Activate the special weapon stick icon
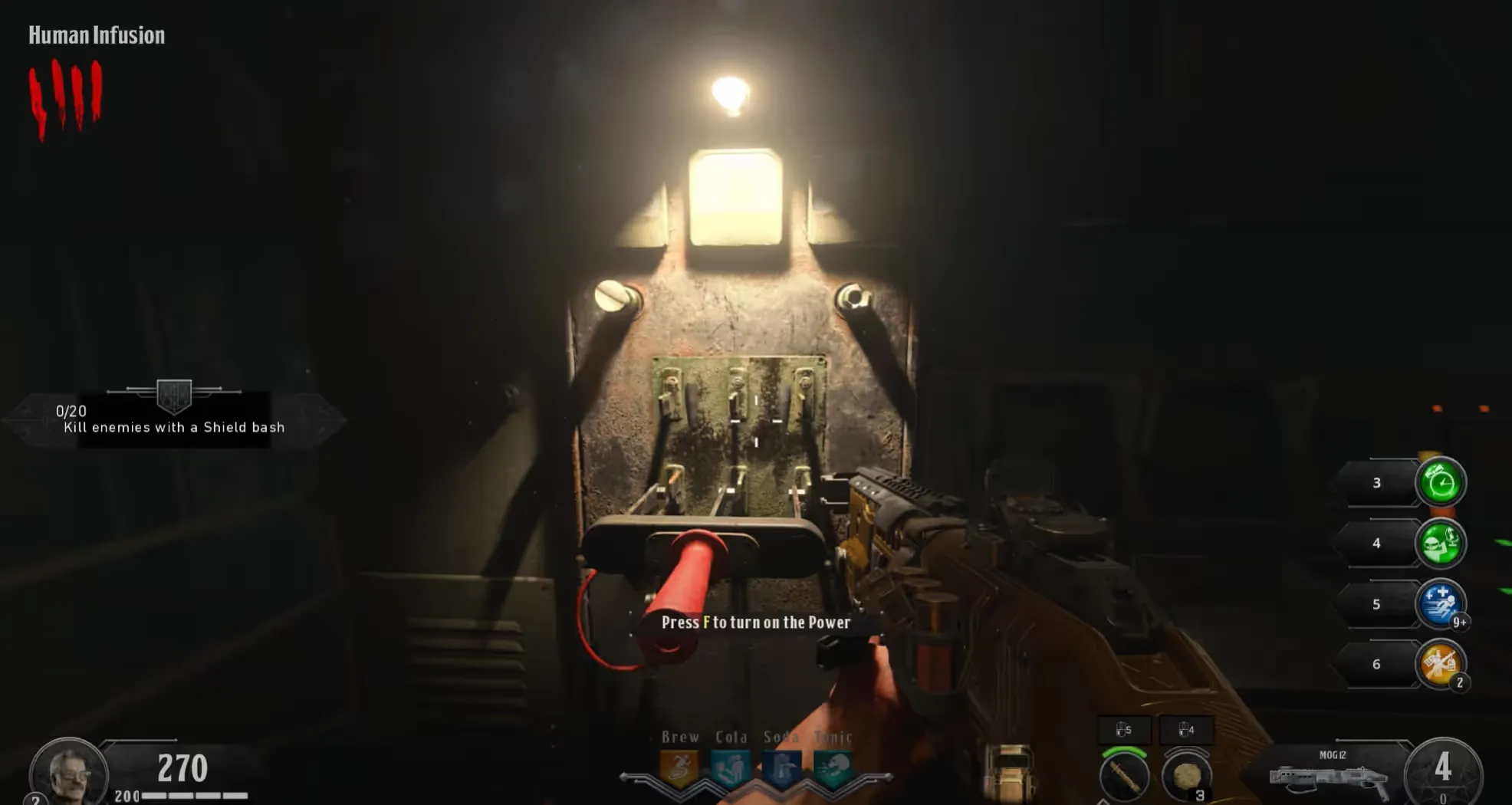Image resolution: width=1512 pixels, height=805 pixels. 1123,776
